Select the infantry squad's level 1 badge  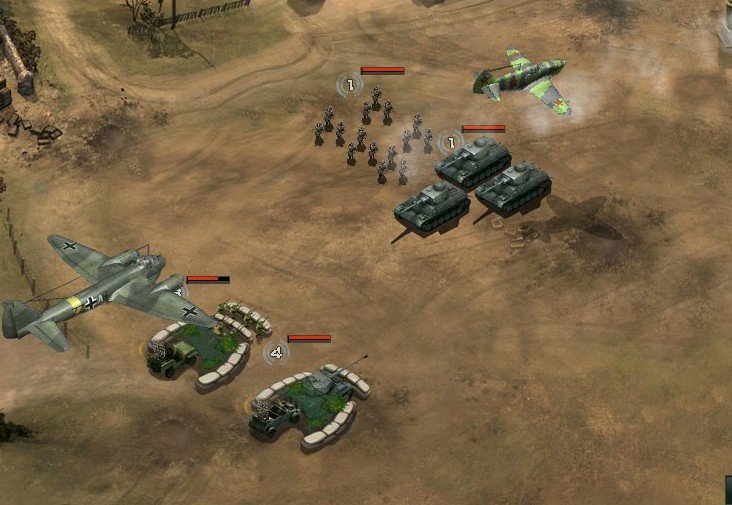point(349,85)
